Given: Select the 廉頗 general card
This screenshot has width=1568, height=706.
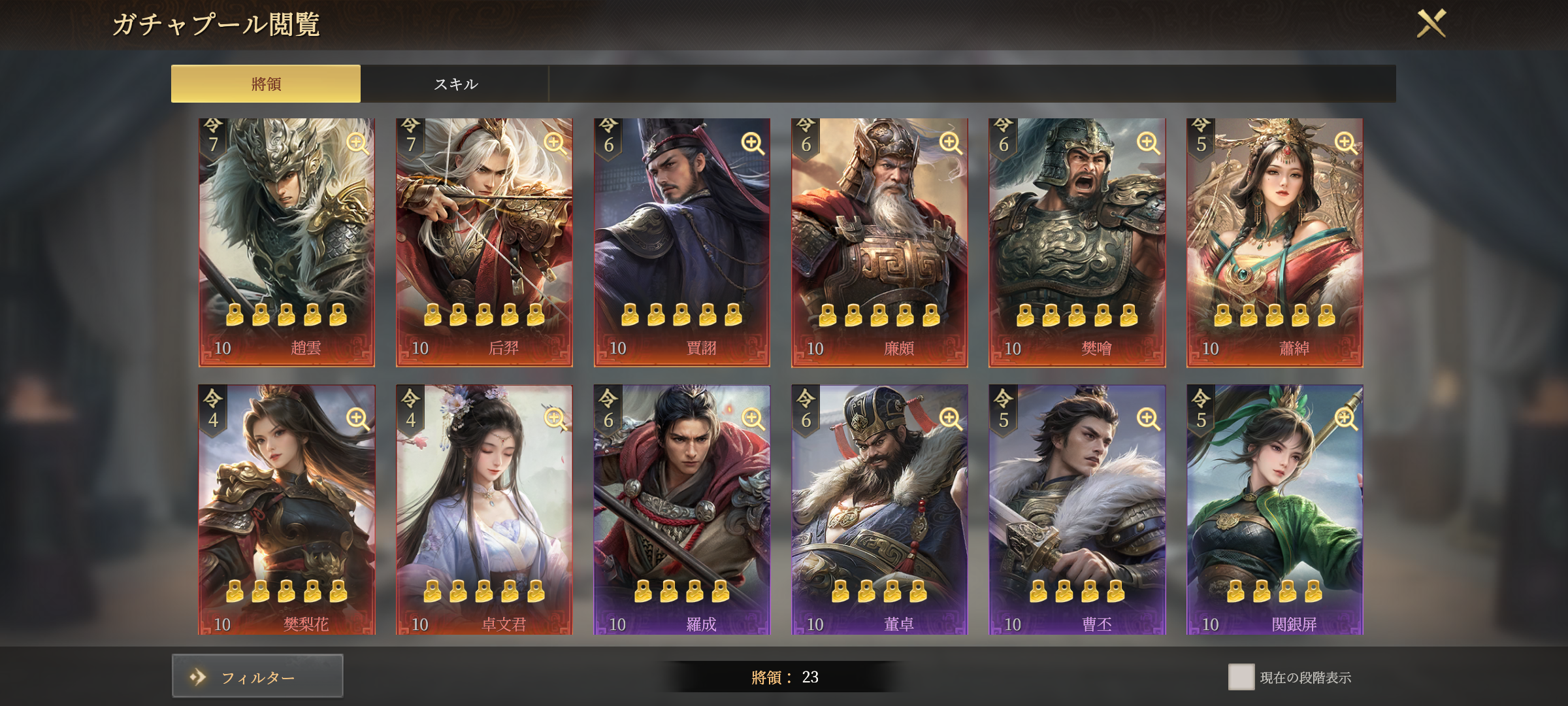Looking at the screenshot, I should click(x=879, y=242).
